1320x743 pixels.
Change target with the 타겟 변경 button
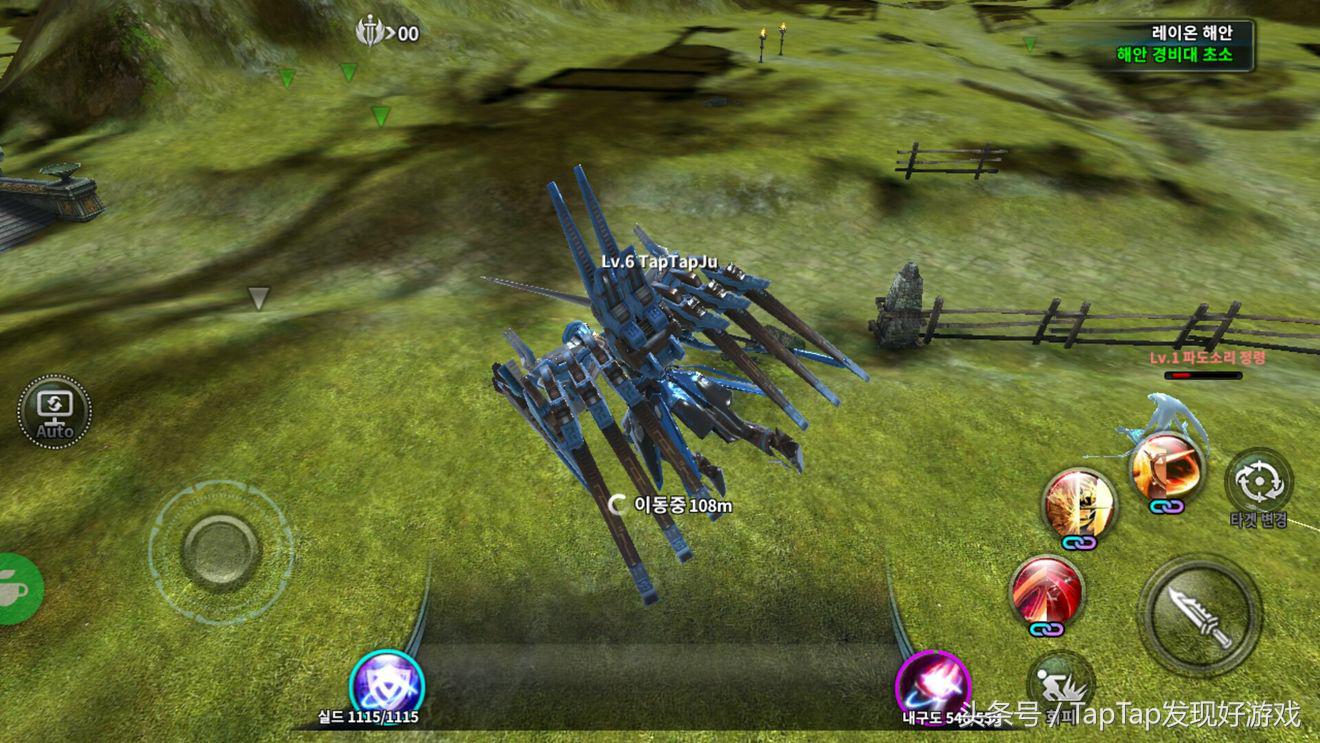click(x=1259, y=484)
